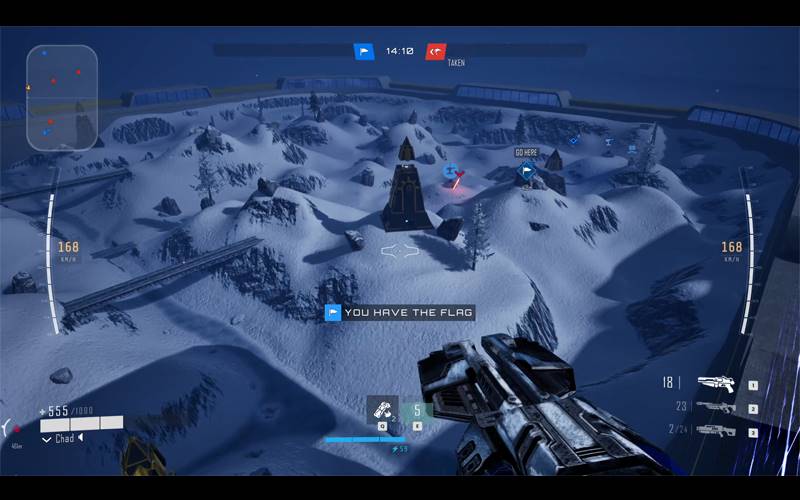The image size is (800, 500).
Task: Select the red team flag taken icon
Action: click(436, 51)
